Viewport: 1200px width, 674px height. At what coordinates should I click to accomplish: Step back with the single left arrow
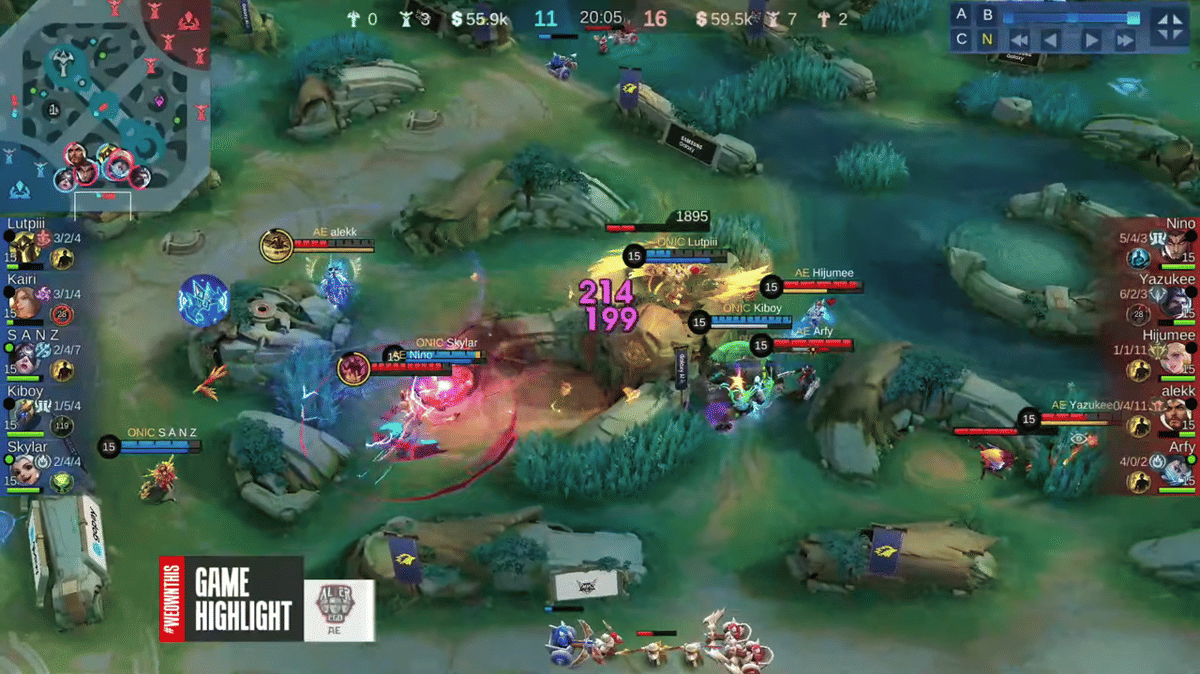click(x=1051, y=41)
